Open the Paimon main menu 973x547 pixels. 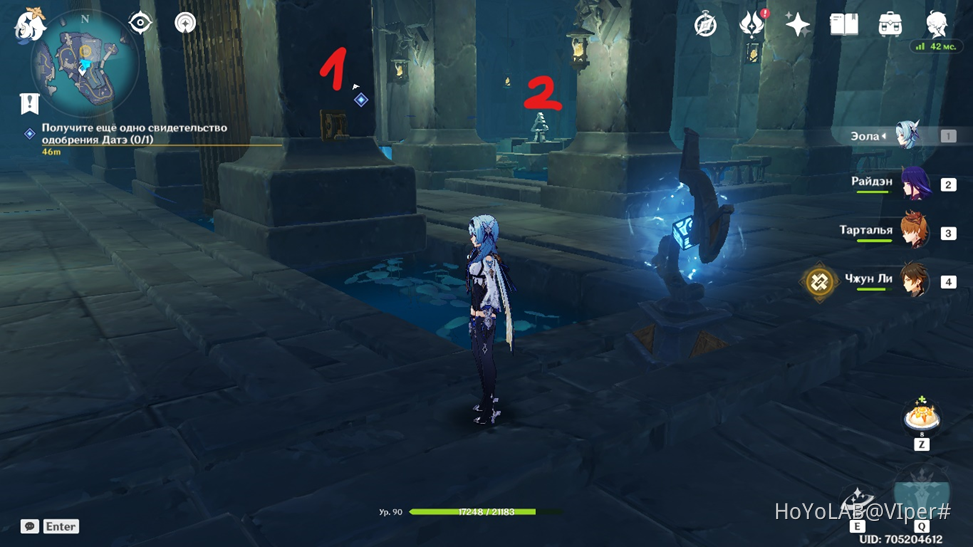point(29,24)
